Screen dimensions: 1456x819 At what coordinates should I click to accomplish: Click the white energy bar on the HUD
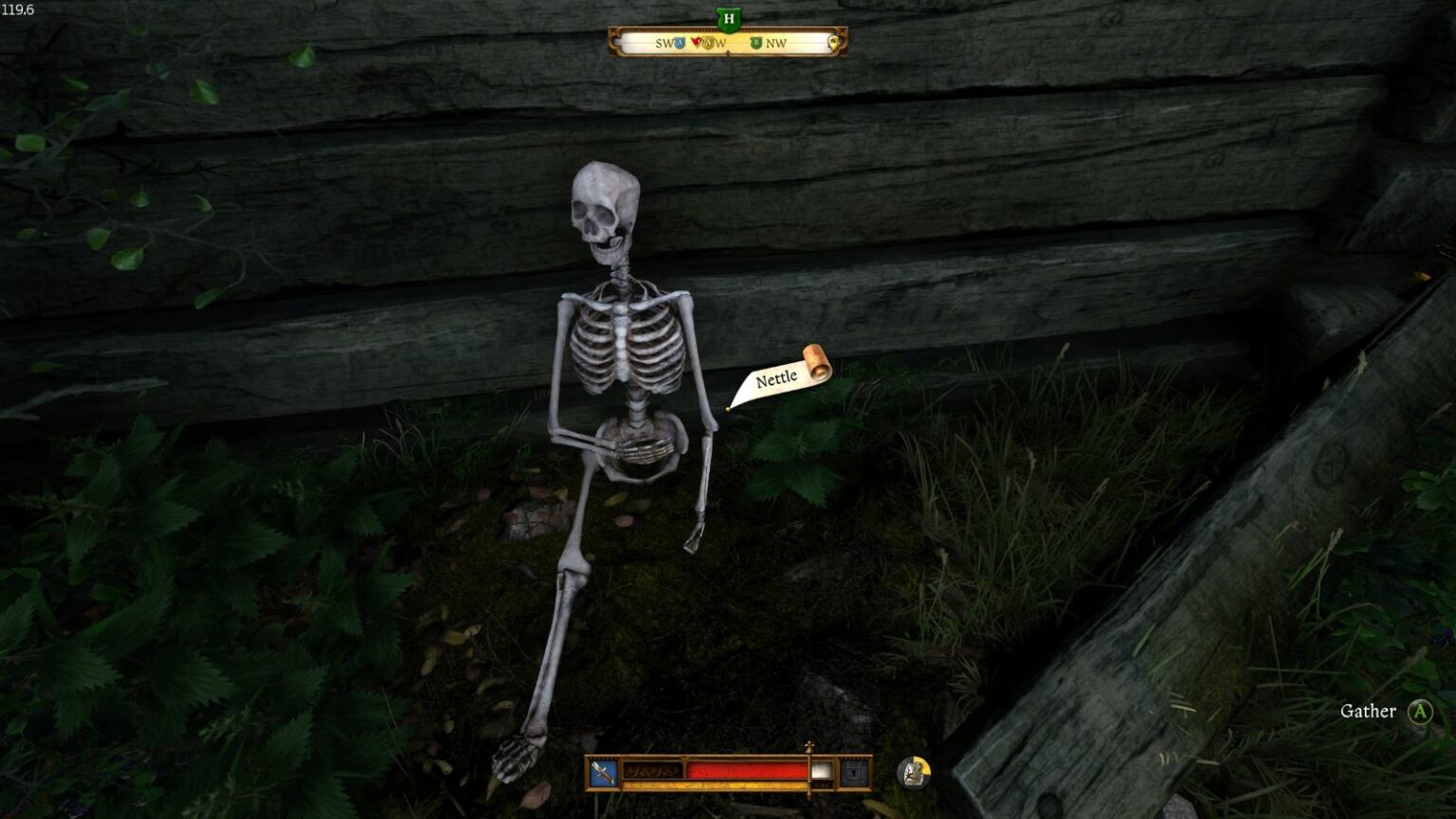tap(821, 771)
